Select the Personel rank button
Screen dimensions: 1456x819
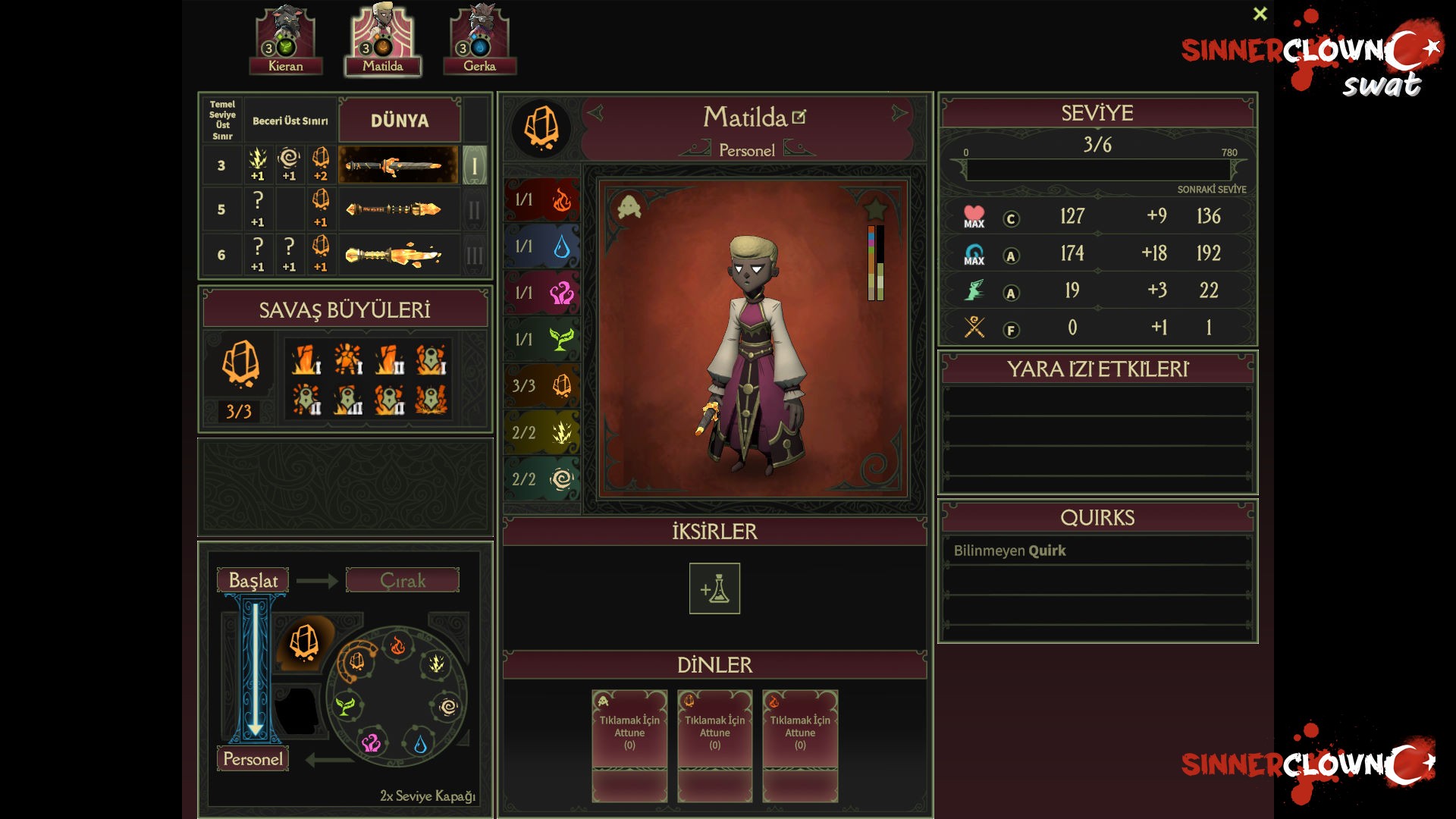click(253, 759)
